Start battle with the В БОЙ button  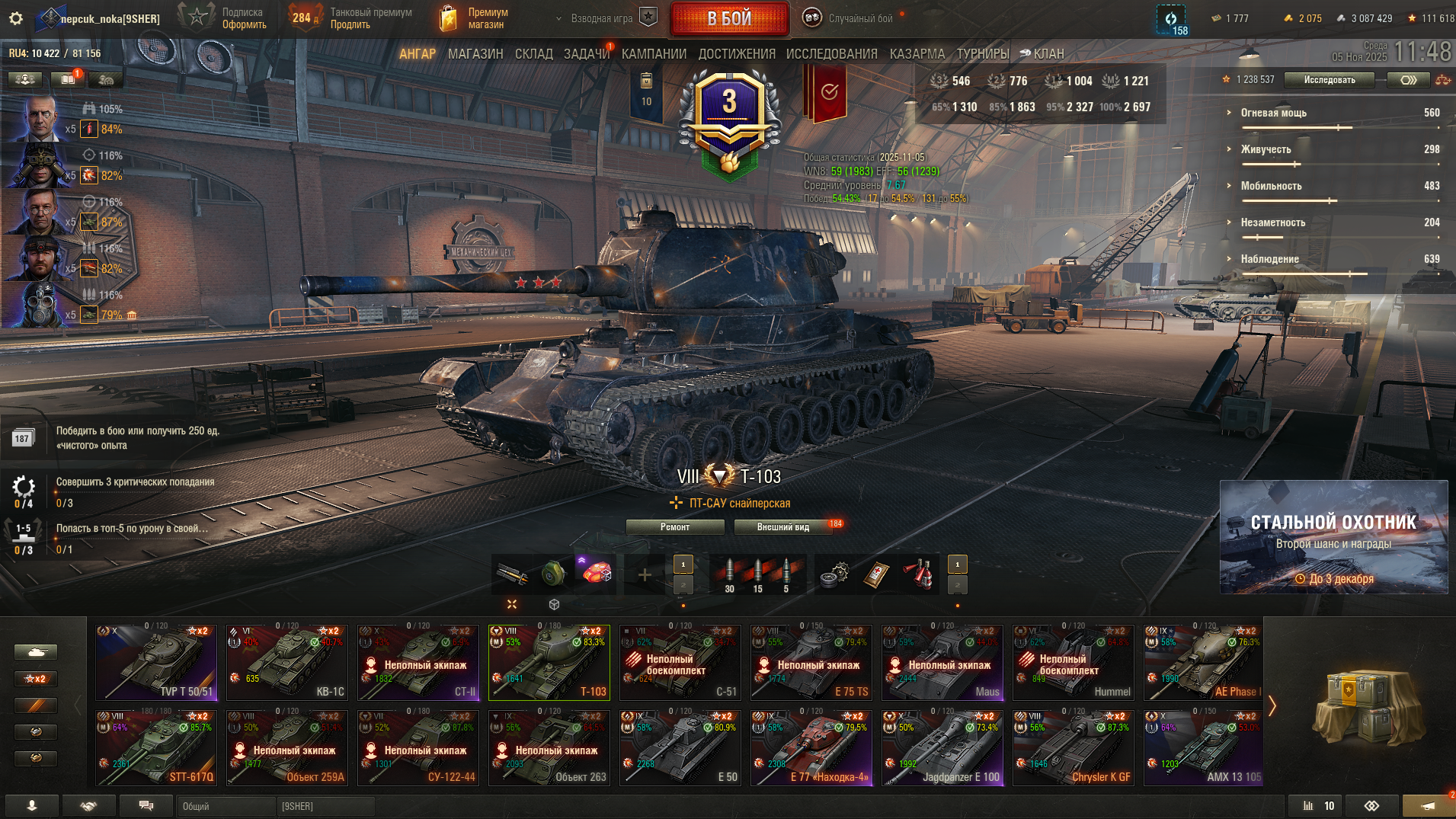[729, 18]
